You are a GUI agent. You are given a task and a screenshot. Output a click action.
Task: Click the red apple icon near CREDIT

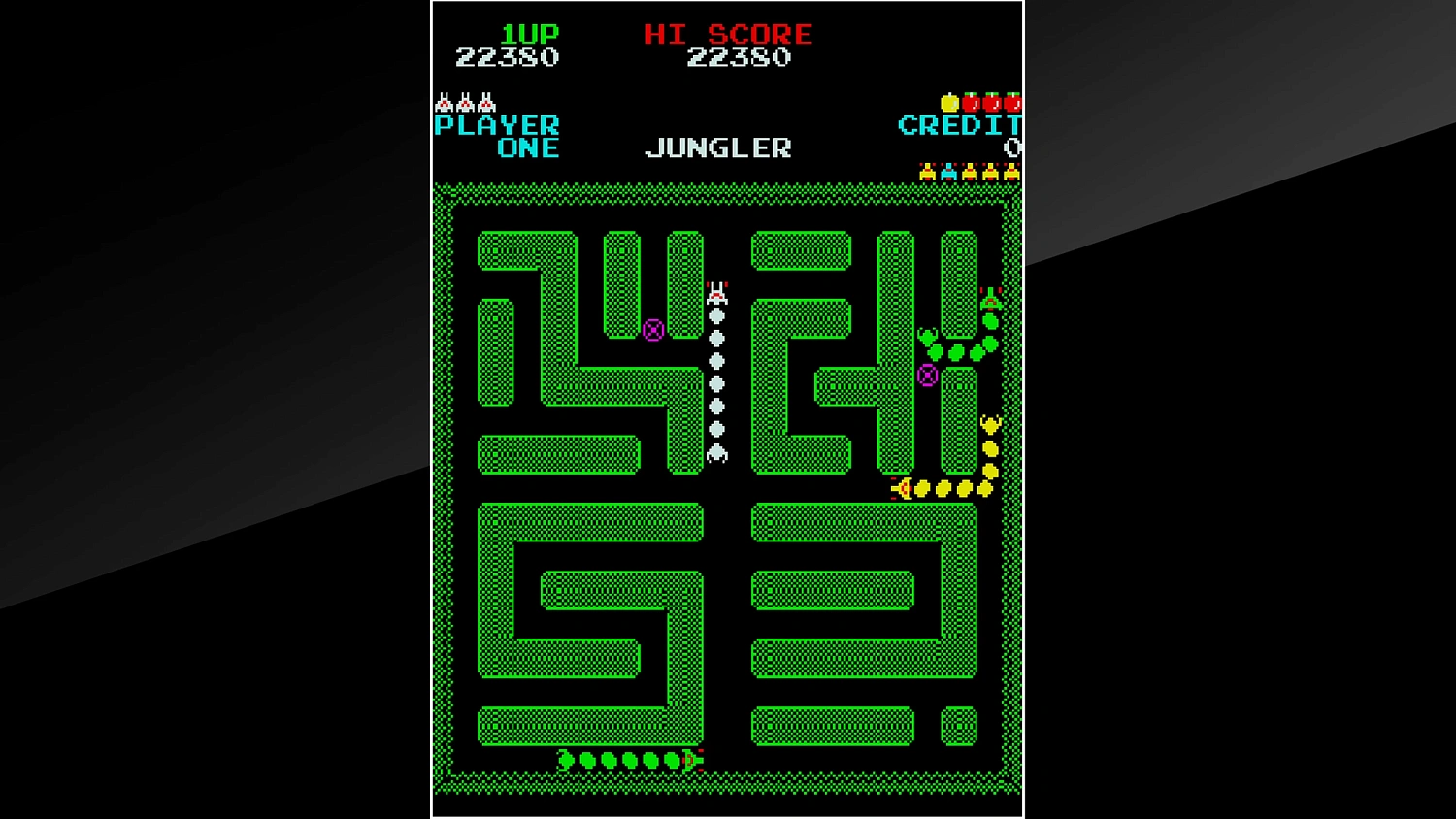(972, 104)
